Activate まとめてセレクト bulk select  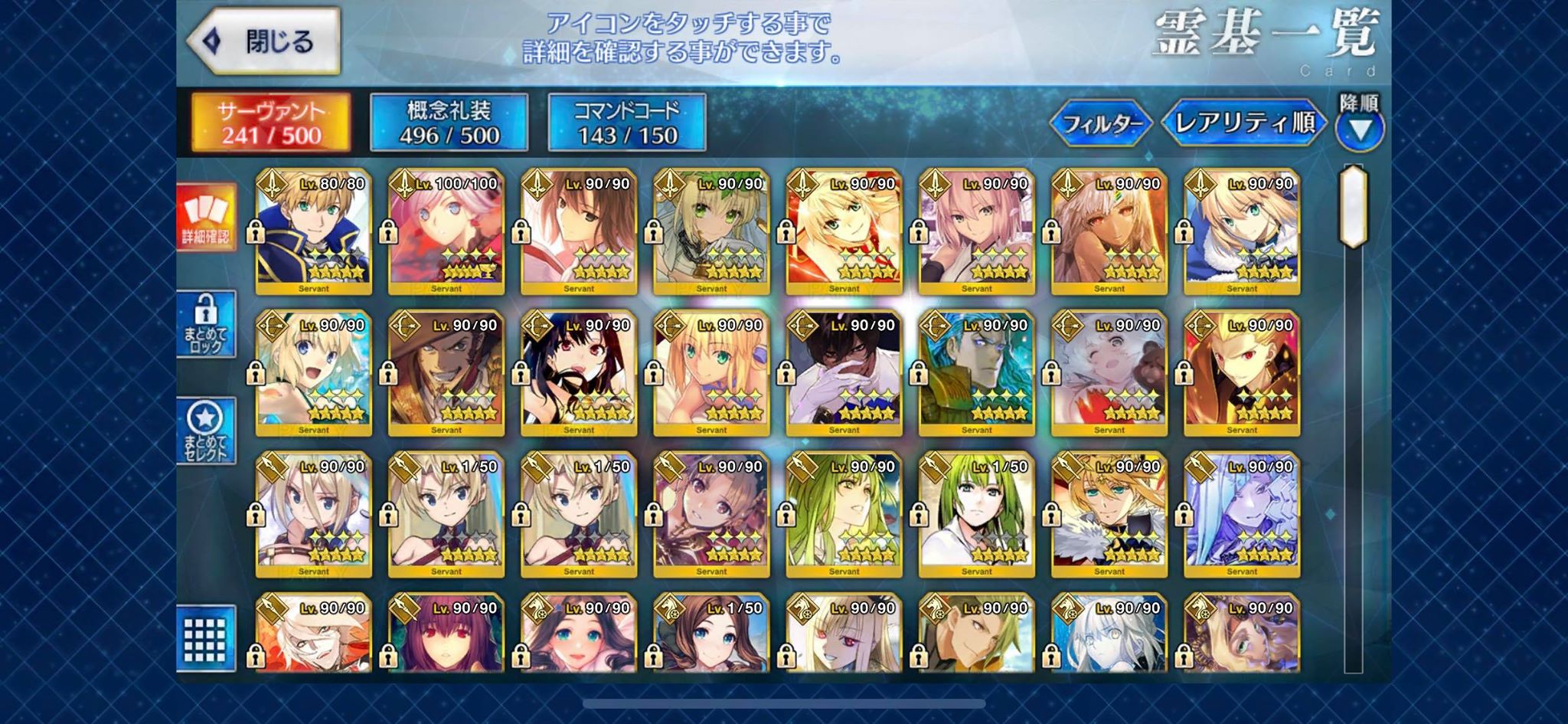[x=206, y=431]
